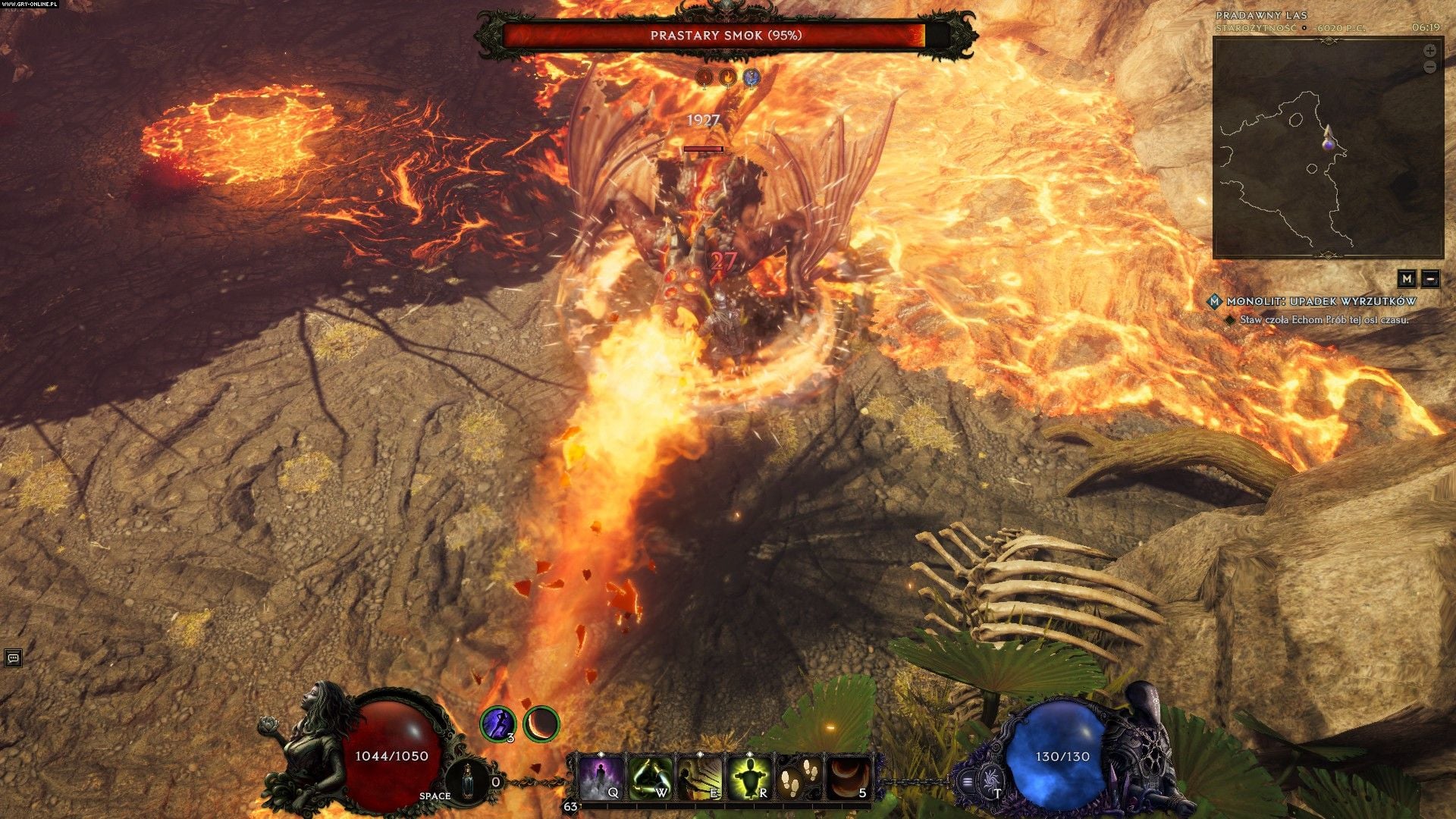Inspect the dark crescent moon buff icon

(x=541, y=723)
